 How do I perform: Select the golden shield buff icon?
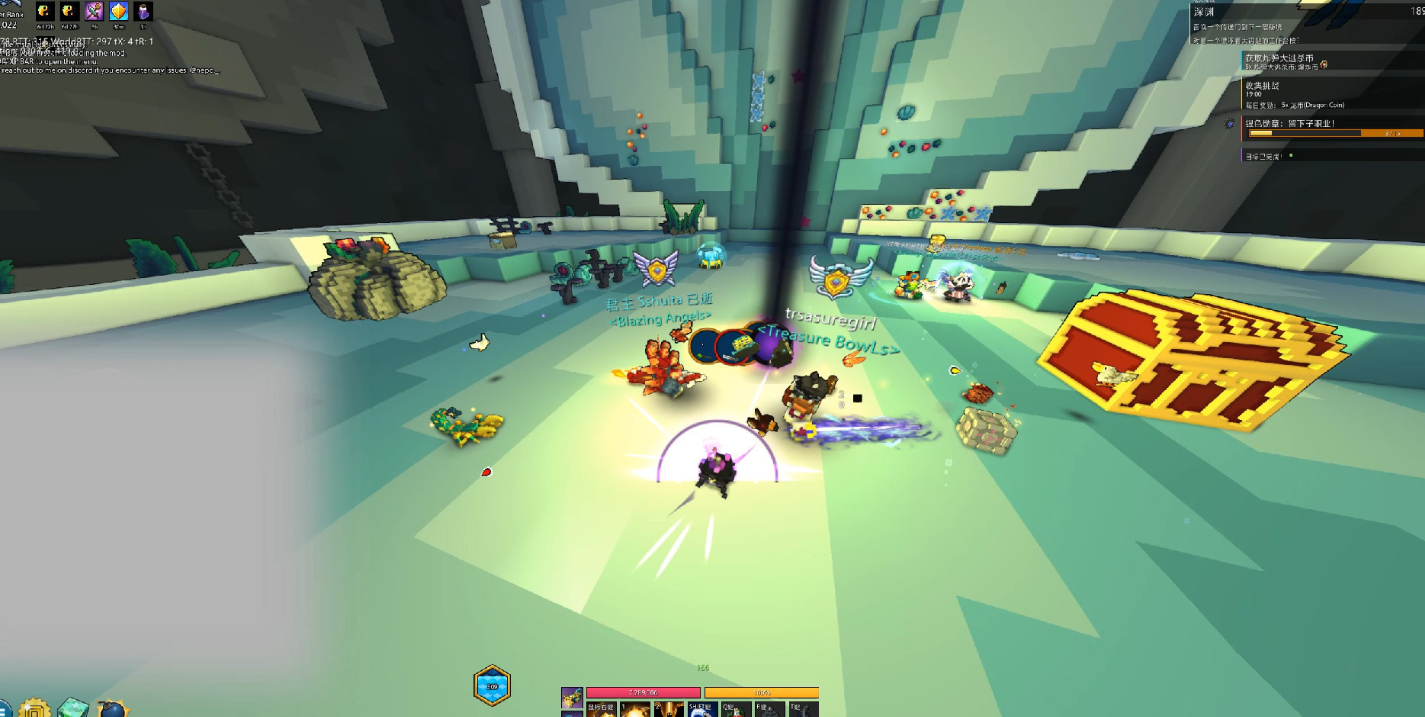(x=119, y=11)
